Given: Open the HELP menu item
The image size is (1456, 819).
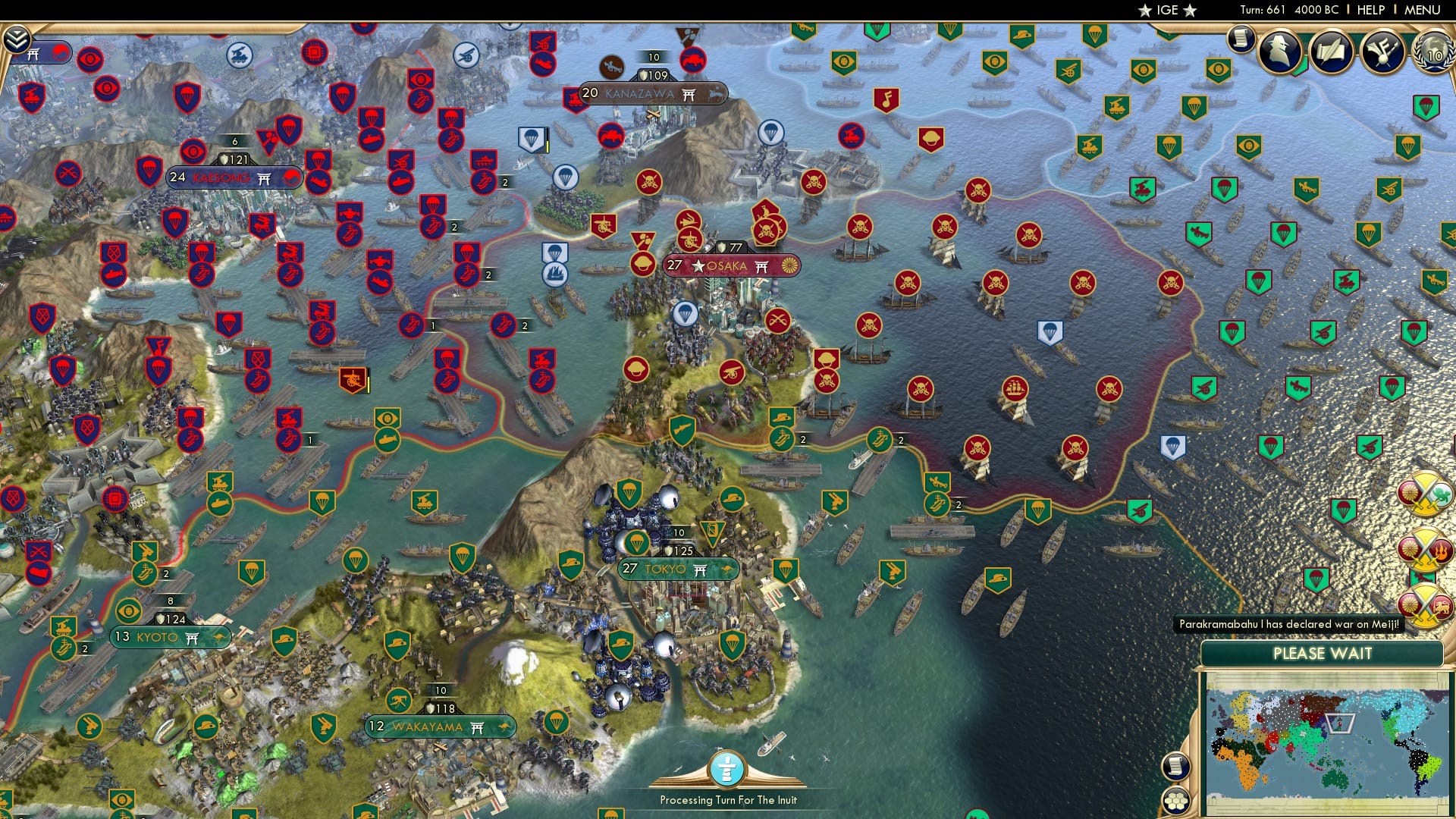Looking at the screenshot, I should (x=1370, y=10).
